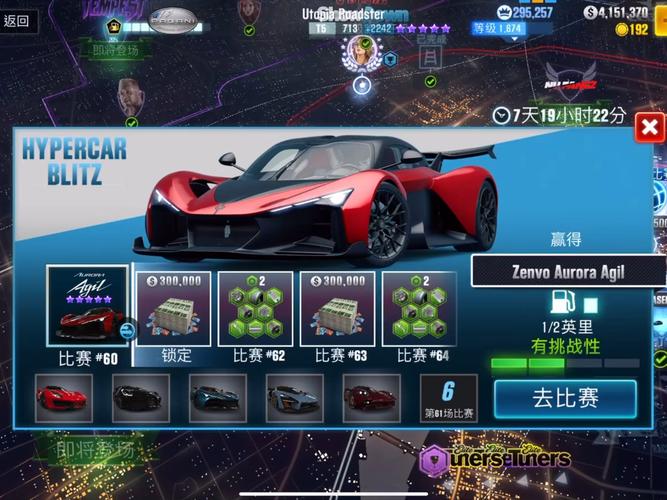667x500 pixels.
Task: Go back with the 返回 button
Action: click(x=16, y=20)
